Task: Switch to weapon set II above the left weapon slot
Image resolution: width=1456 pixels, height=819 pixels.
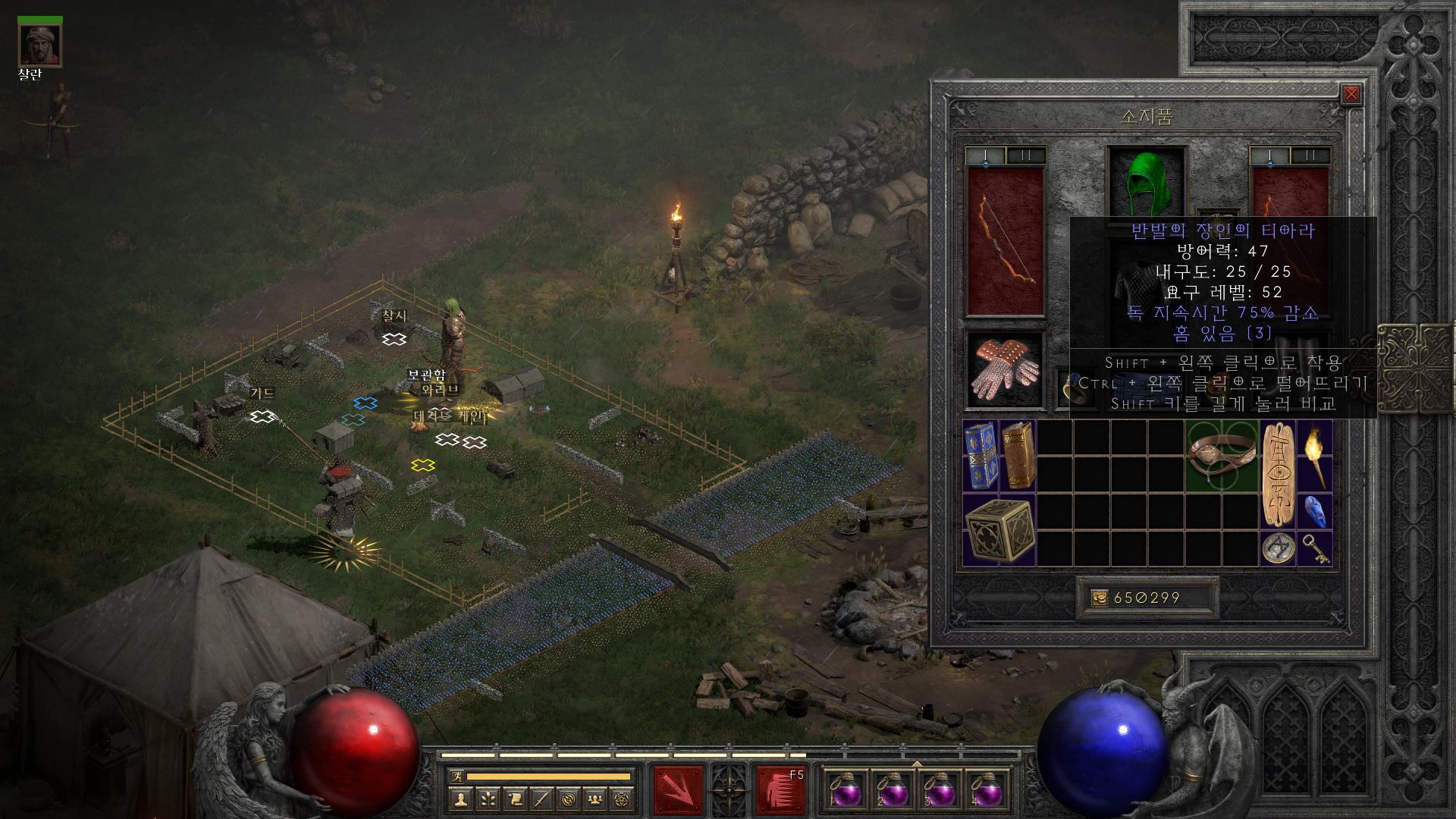Action: (1026, 155)
